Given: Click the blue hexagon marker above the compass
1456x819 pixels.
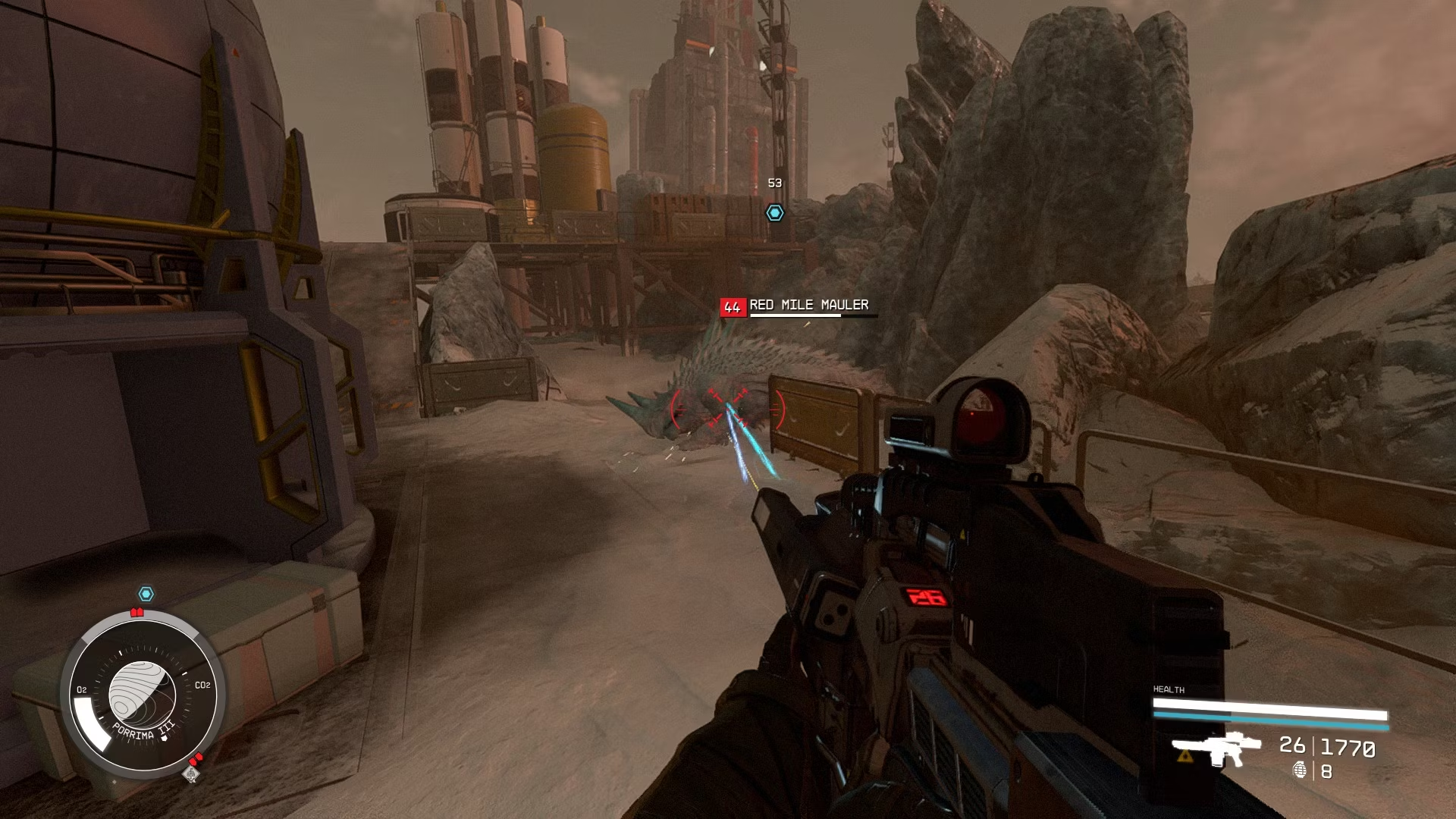Looking at the screenshot, I should pyautogui.click(x=146, y=594).
